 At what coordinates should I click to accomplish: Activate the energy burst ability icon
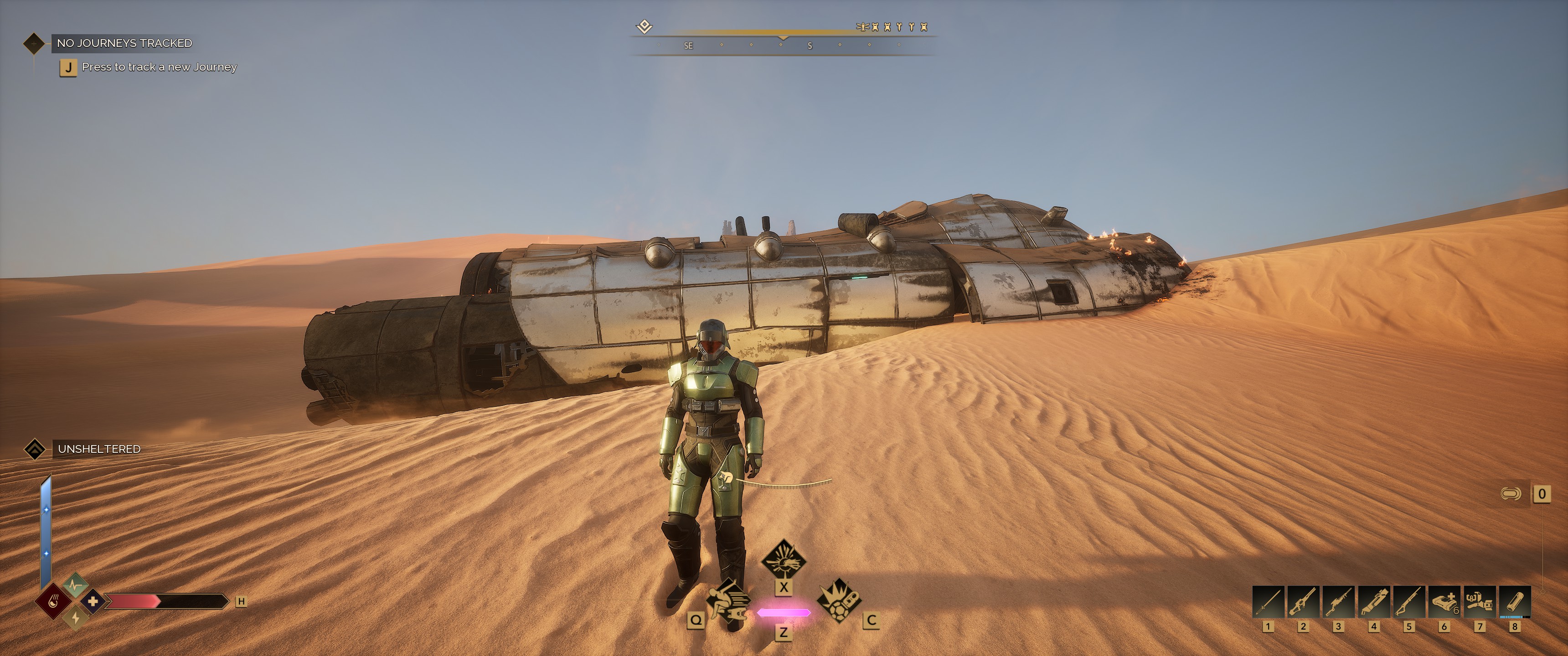point(784,560)
